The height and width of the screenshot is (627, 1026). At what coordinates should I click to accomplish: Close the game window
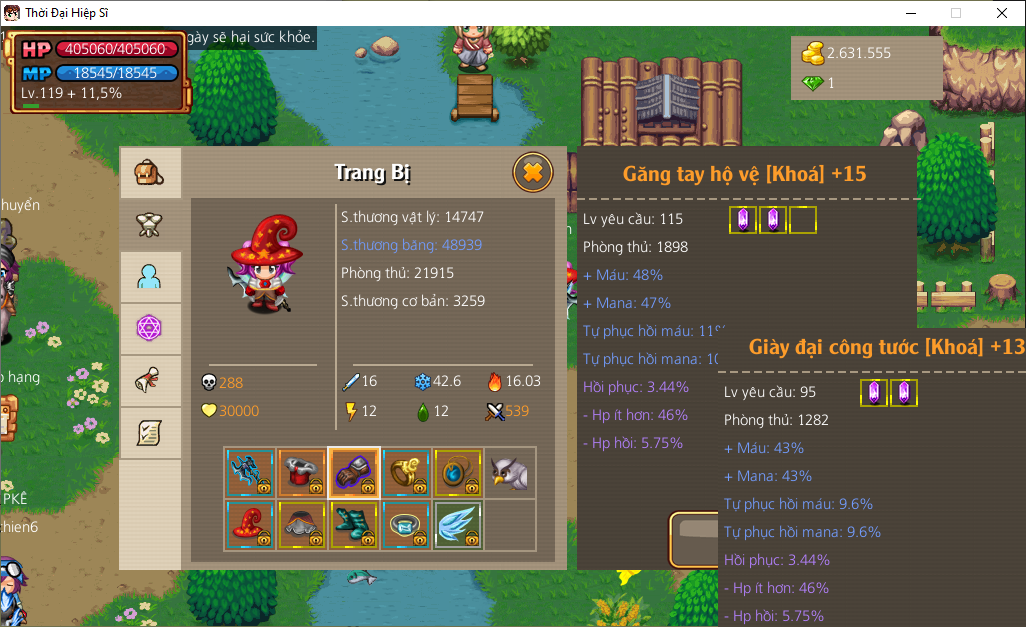(x=1001, y=13)
